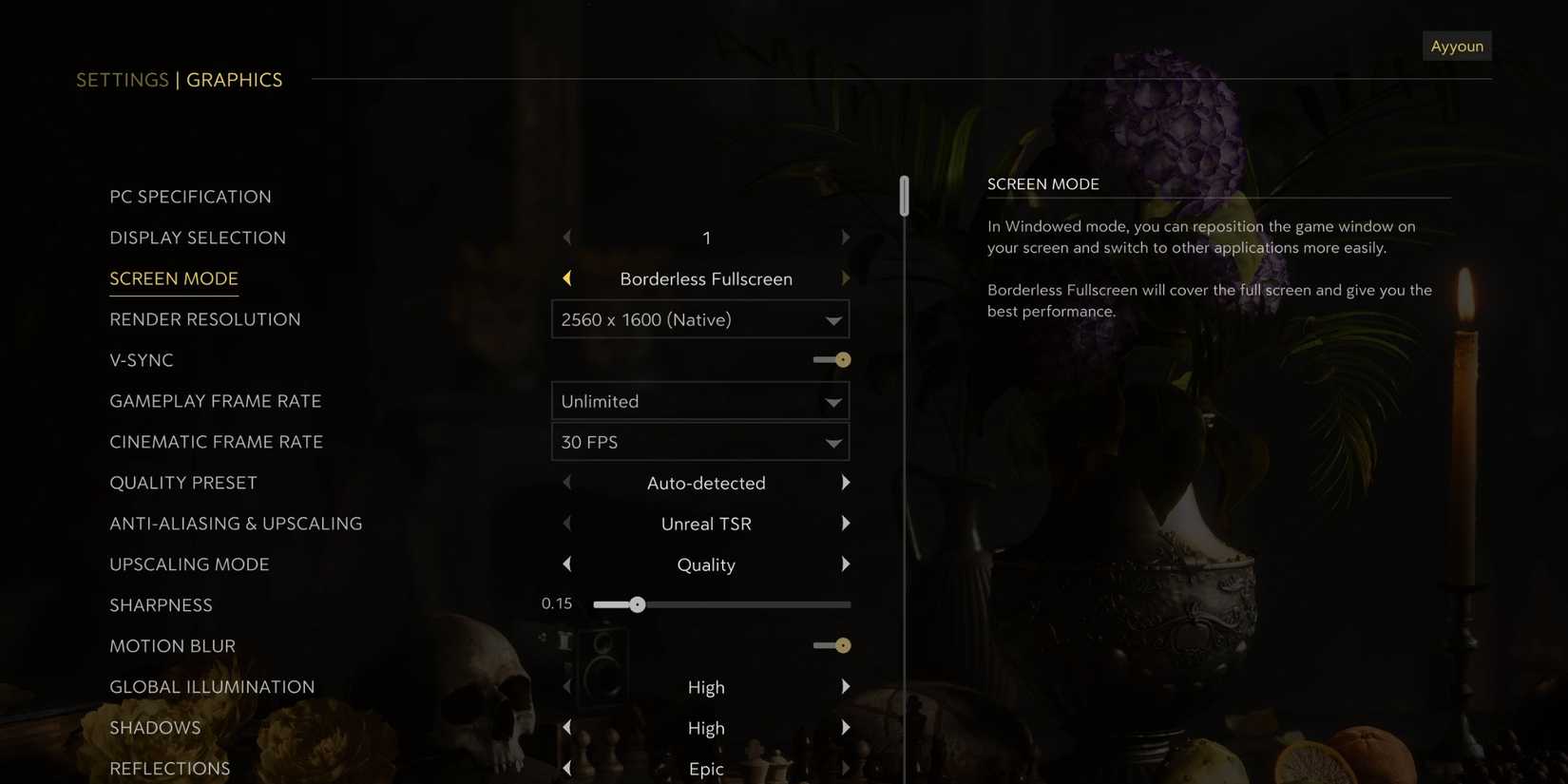Change Anti-Aliasing from Unreal TSR via right arrow
1568x784 pixels.
pyautogui.click(x=846, y=523)
